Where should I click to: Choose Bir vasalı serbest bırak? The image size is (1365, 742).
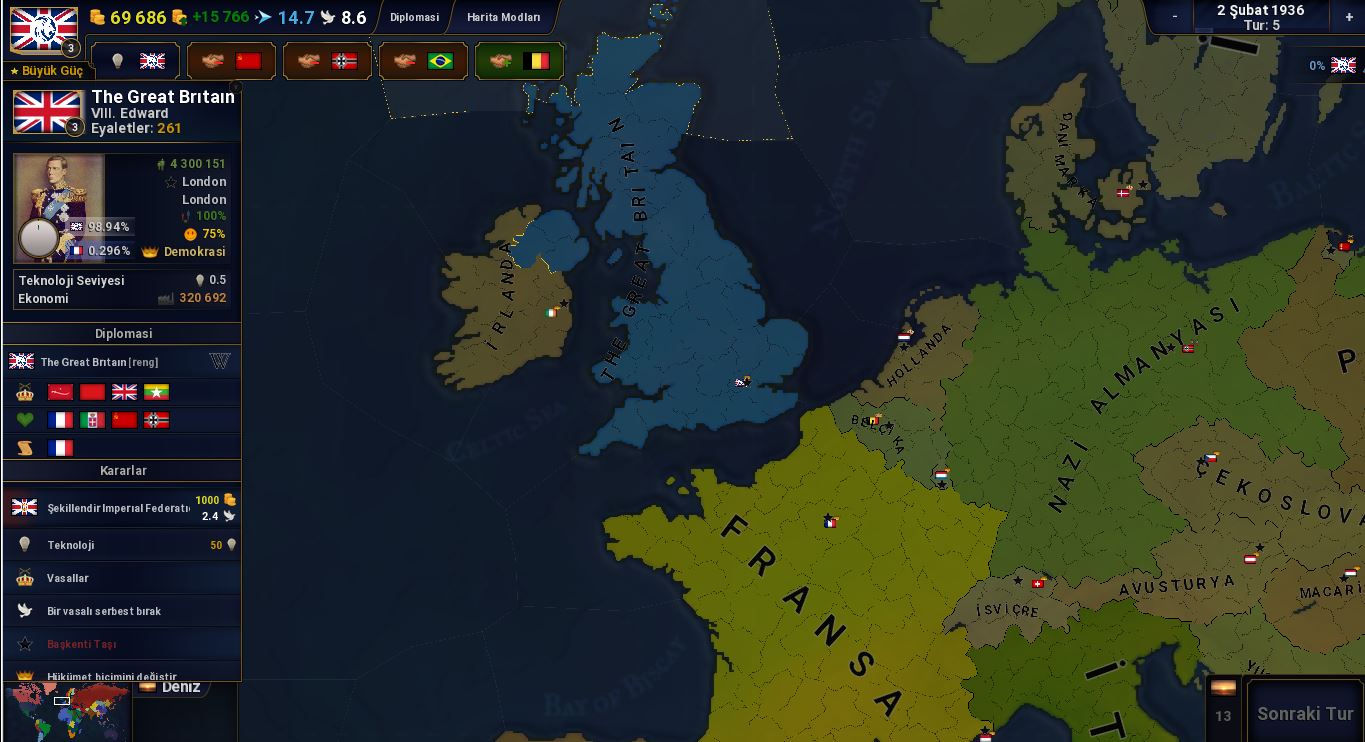pyautogui.click(x=122, y=611)
